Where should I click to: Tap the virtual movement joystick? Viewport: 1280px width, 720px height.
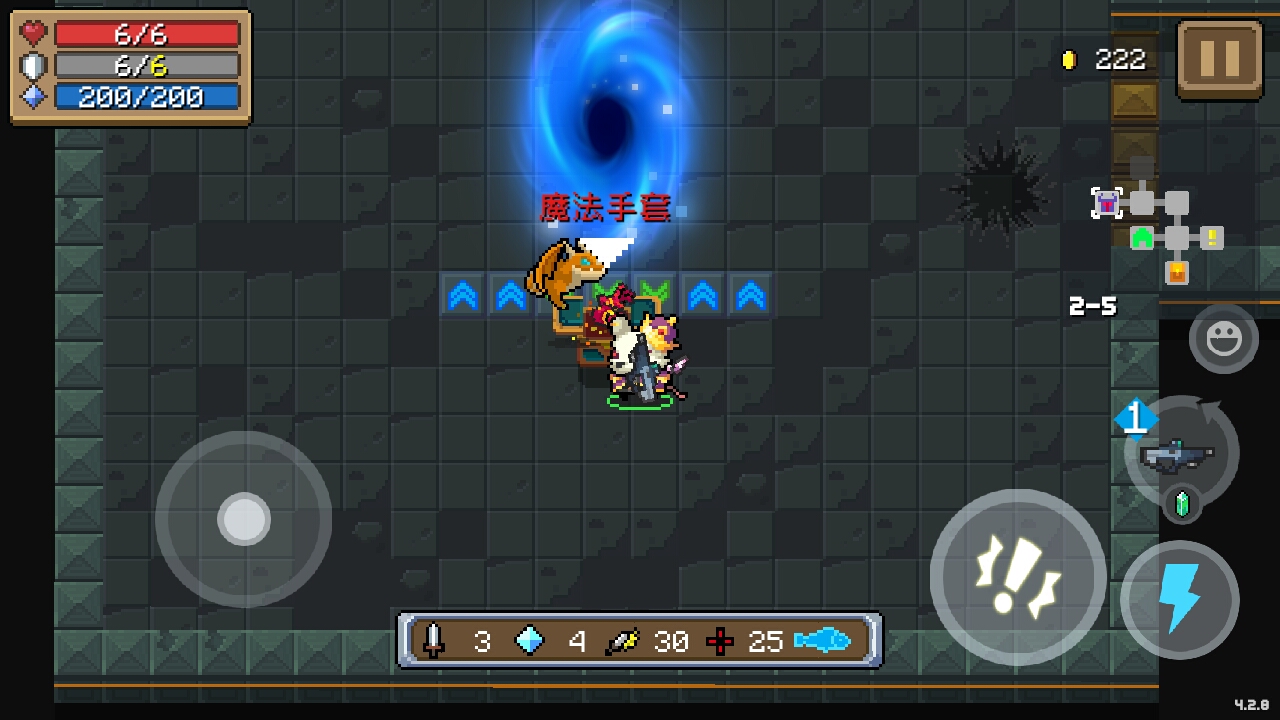click(x=244, y=519)
